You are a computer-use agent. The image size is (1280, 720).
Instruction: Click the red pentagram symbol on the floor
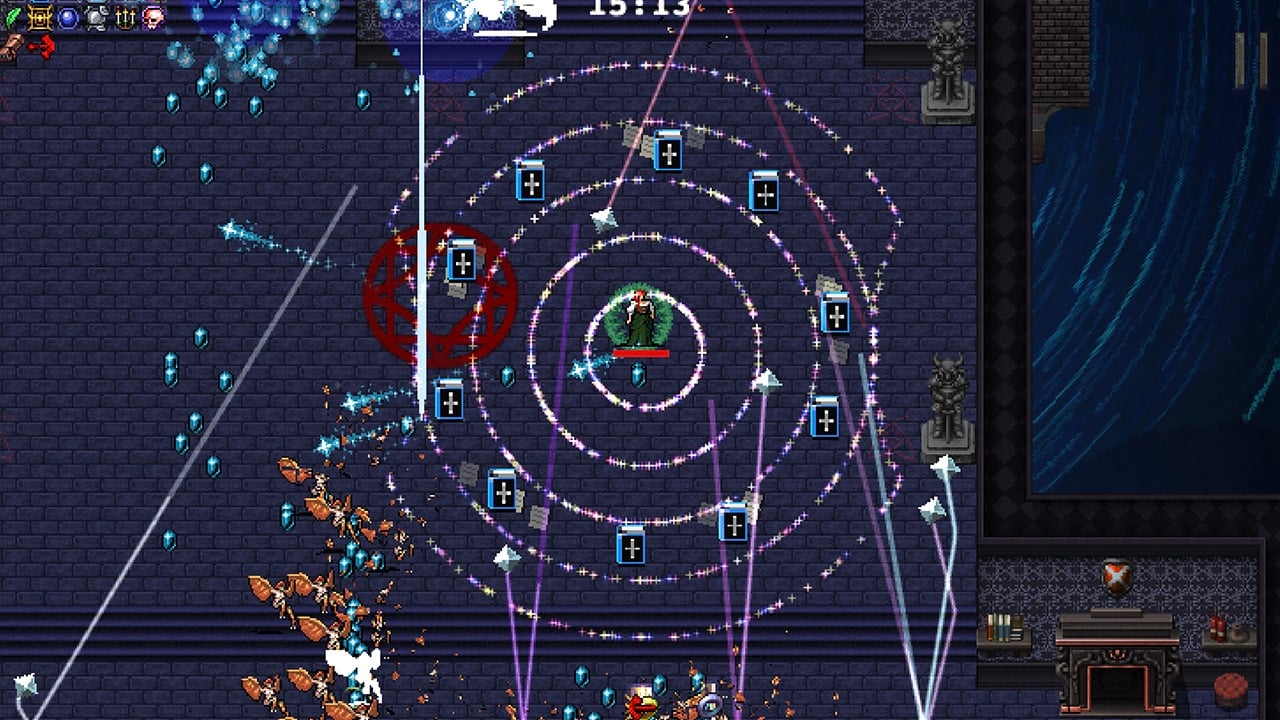(437, 297)
